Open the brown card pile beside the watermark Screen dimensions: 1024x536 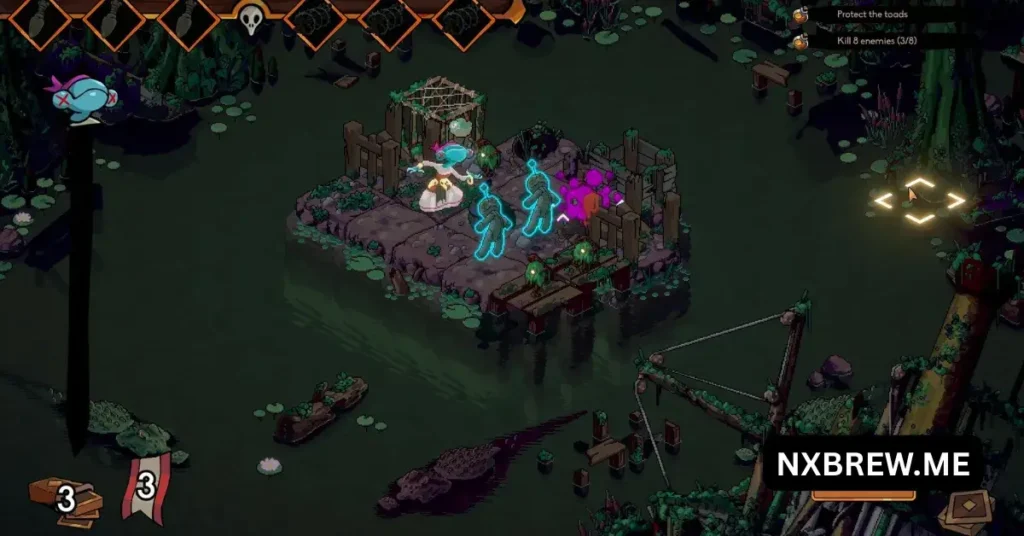(x=966, y=508)
